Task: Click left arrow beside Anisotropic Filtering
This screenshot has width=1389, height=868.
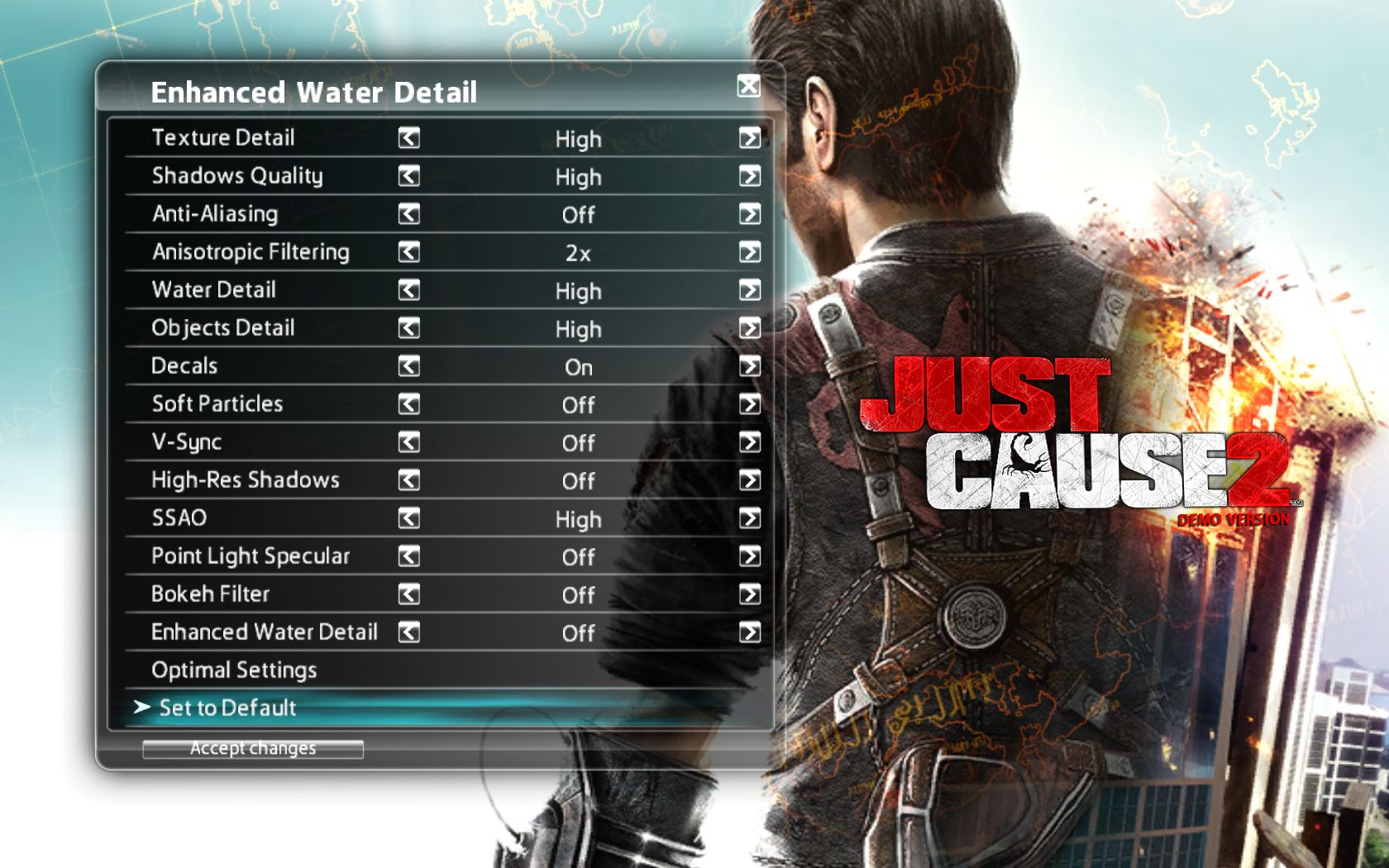Action: pyautogui.click(x=409, y=252)
